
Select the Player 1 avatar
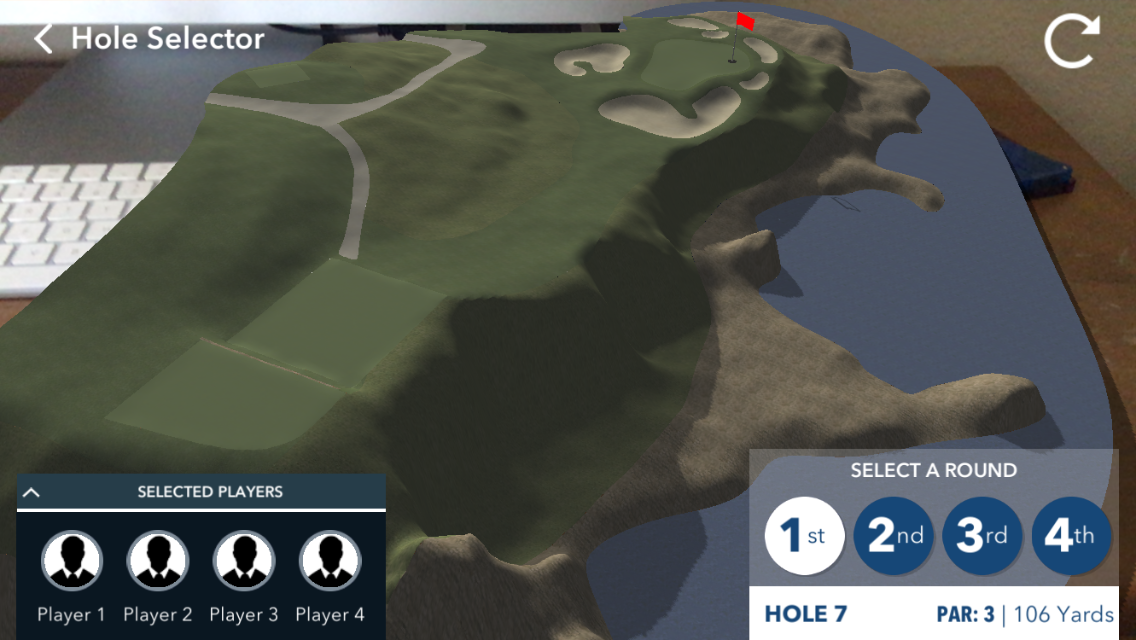pos(72,561)
